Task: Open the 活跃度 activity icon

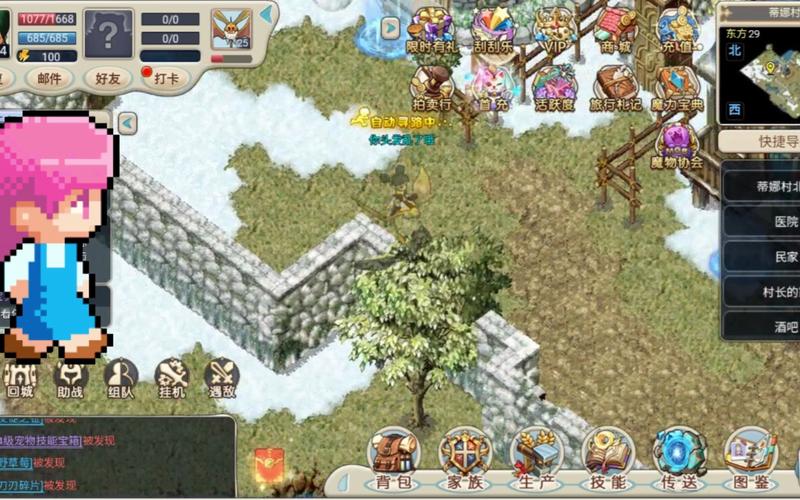Action: [x=555, y=88]
